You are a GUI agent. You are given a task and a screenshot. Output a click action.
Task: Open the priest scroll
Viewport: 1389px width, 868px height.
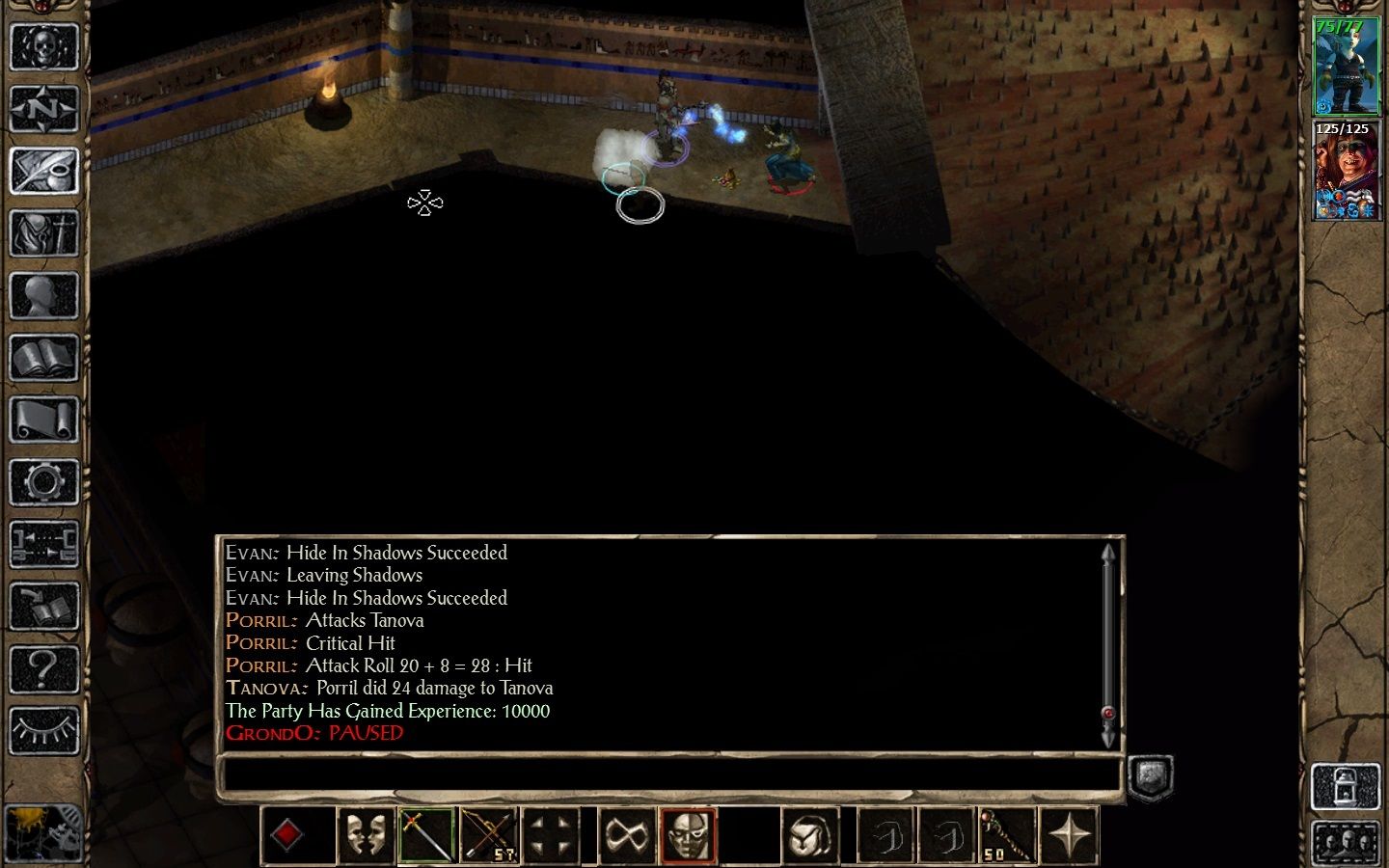tap(43, 420)
